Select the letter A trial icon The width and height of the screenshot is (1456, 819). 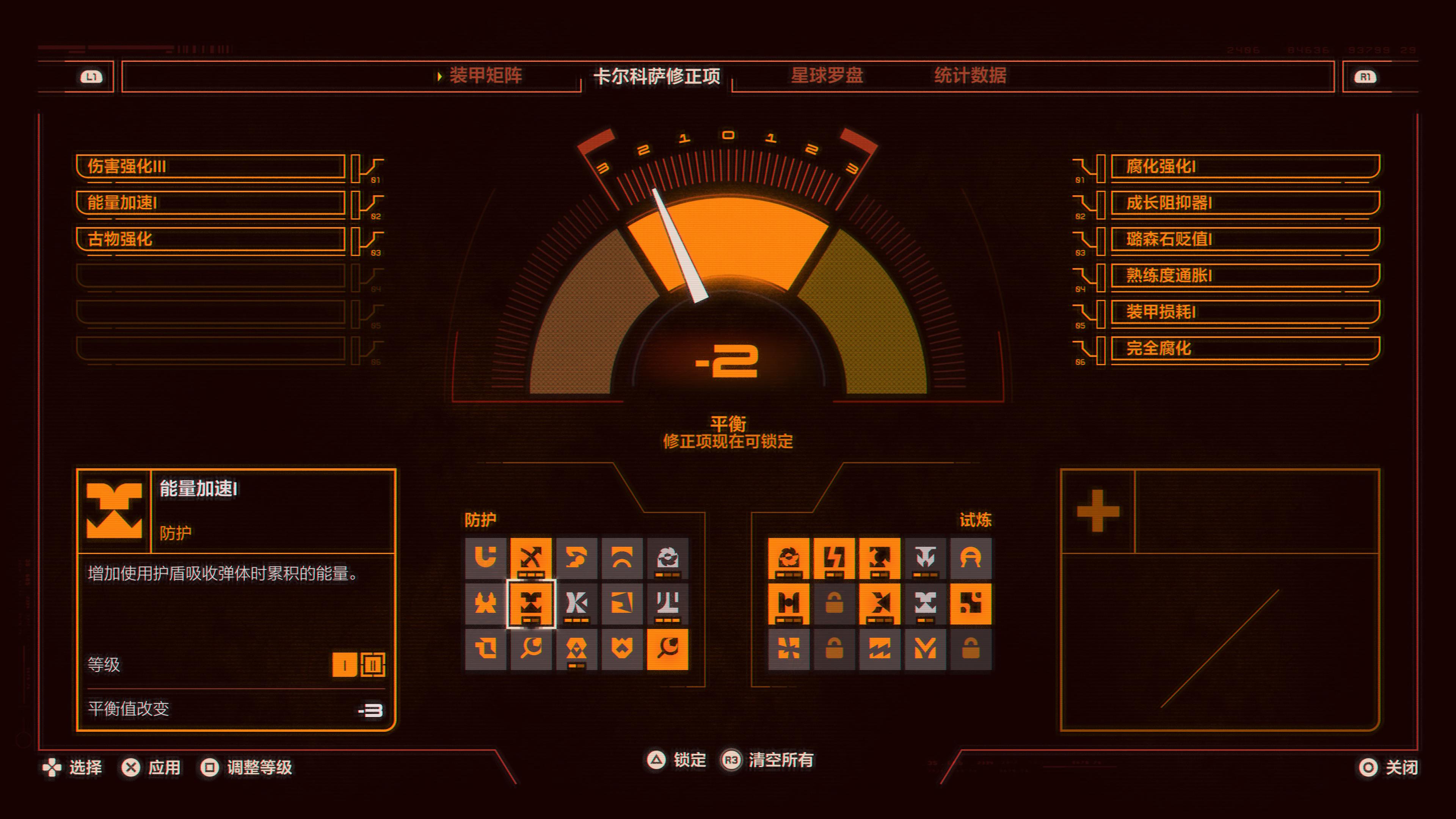(970, 558)
